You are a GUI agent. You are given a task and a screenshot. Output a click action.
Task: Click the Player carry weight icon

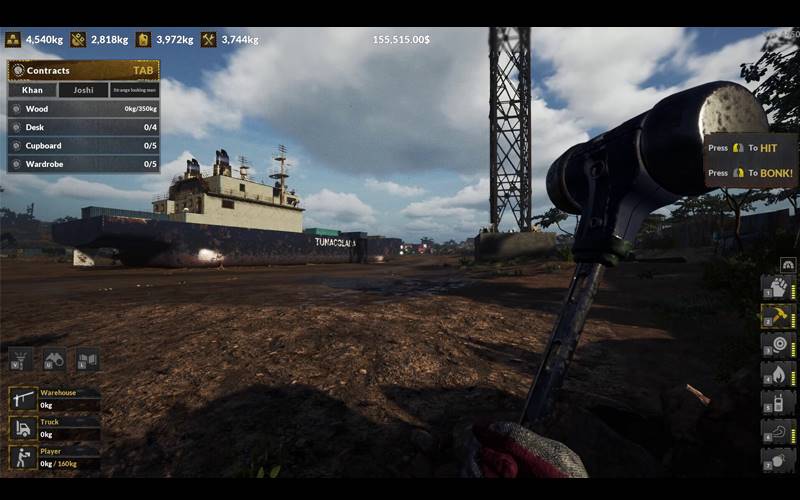tap(22, 457)
